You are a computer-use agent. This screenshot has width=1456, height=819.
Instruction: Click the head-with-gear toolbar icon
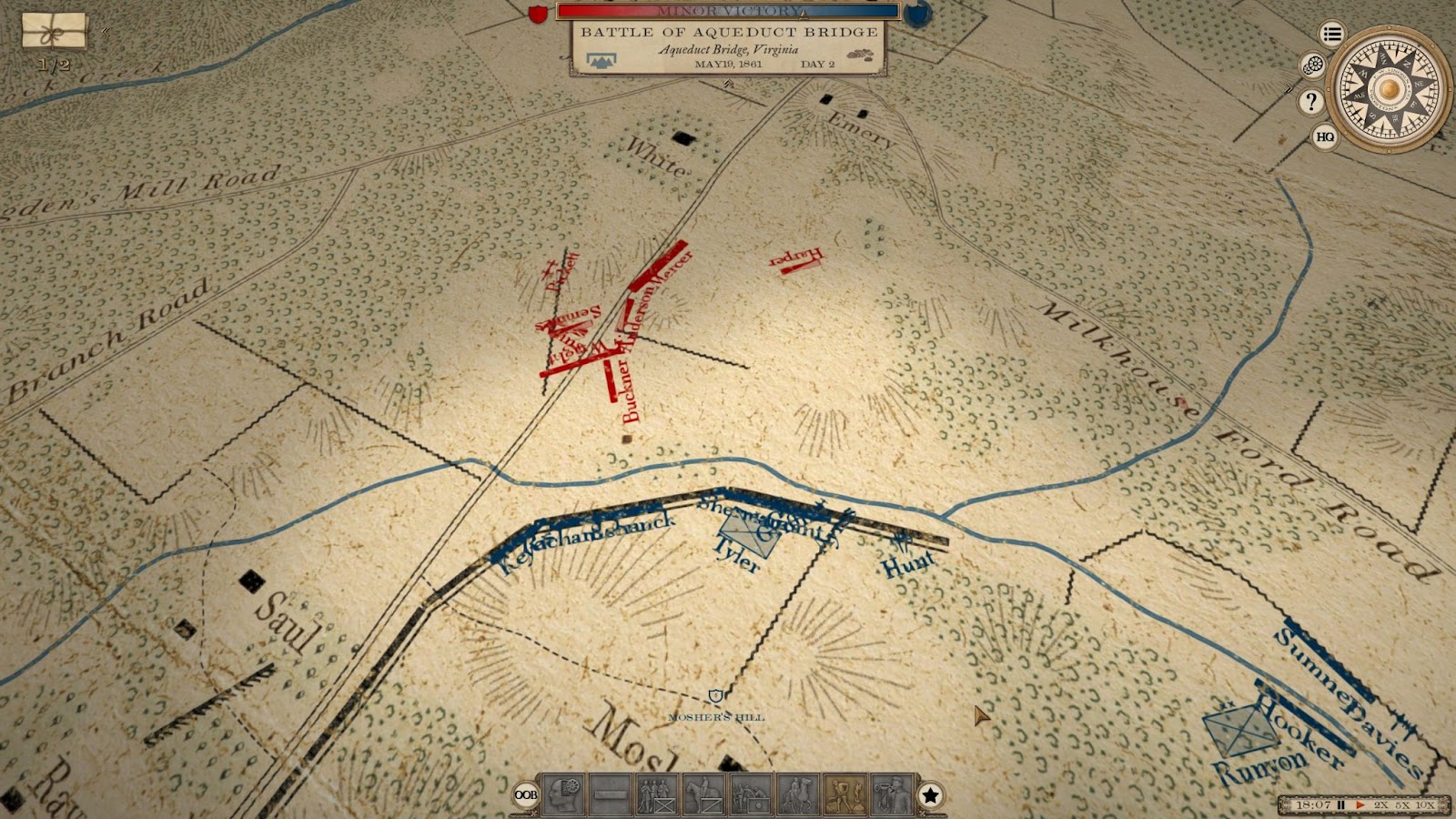pos(563,794)
